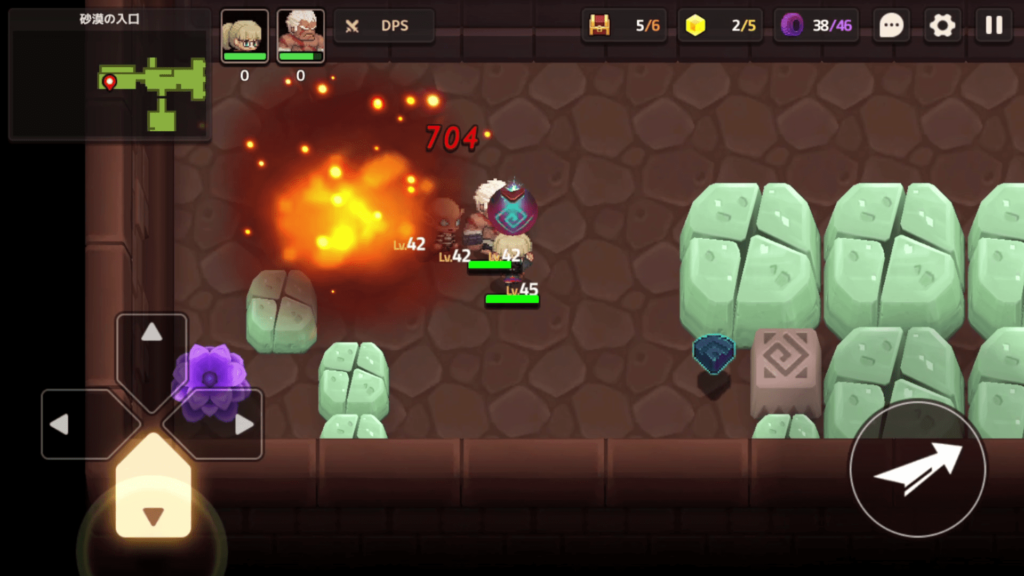This screenshot has height=576, width=1024.
Task: Open the gear settings menu
Action: click(942, 26)
